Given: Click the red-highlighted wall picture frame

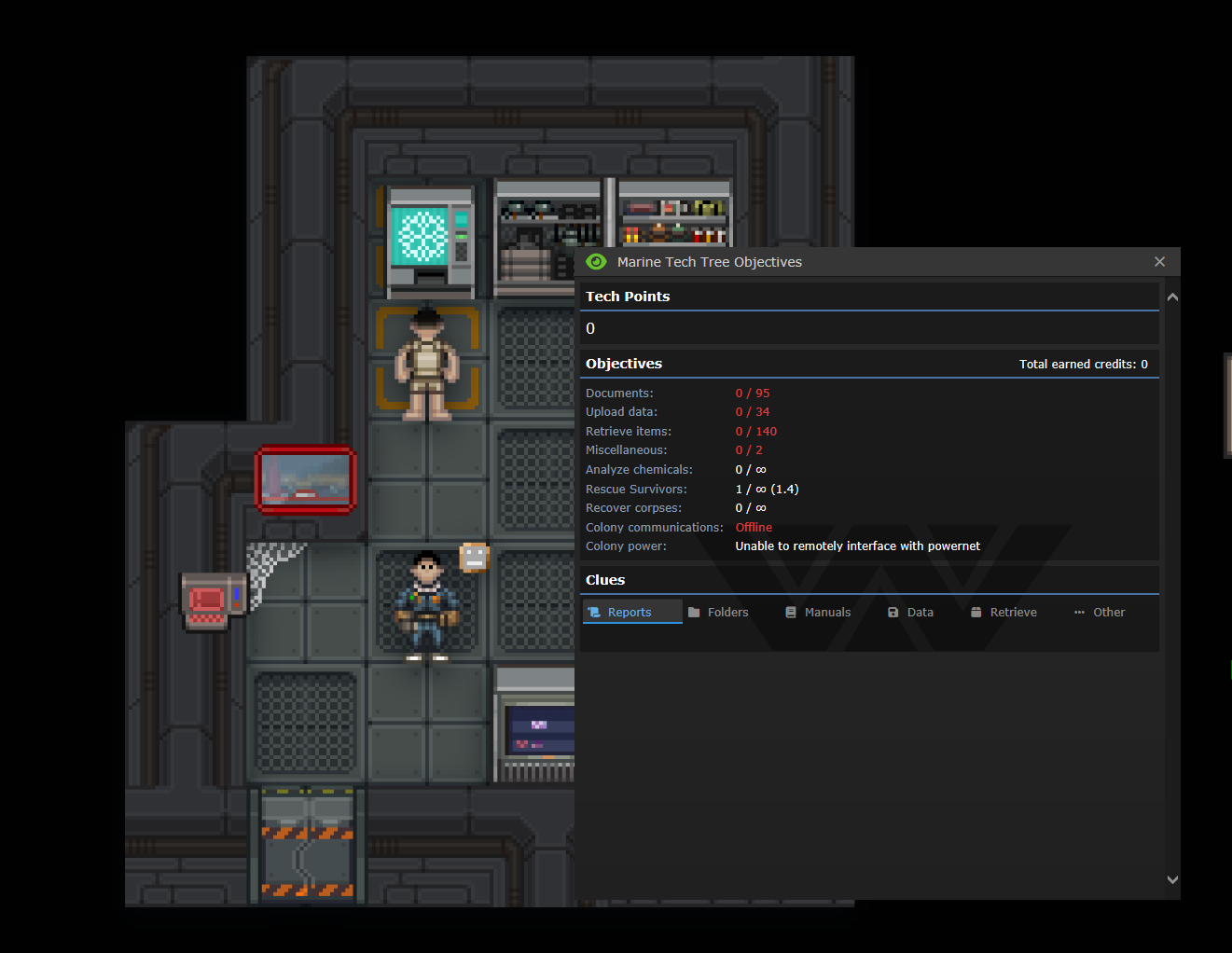Looking at the screenshot, I should point(305,480).
